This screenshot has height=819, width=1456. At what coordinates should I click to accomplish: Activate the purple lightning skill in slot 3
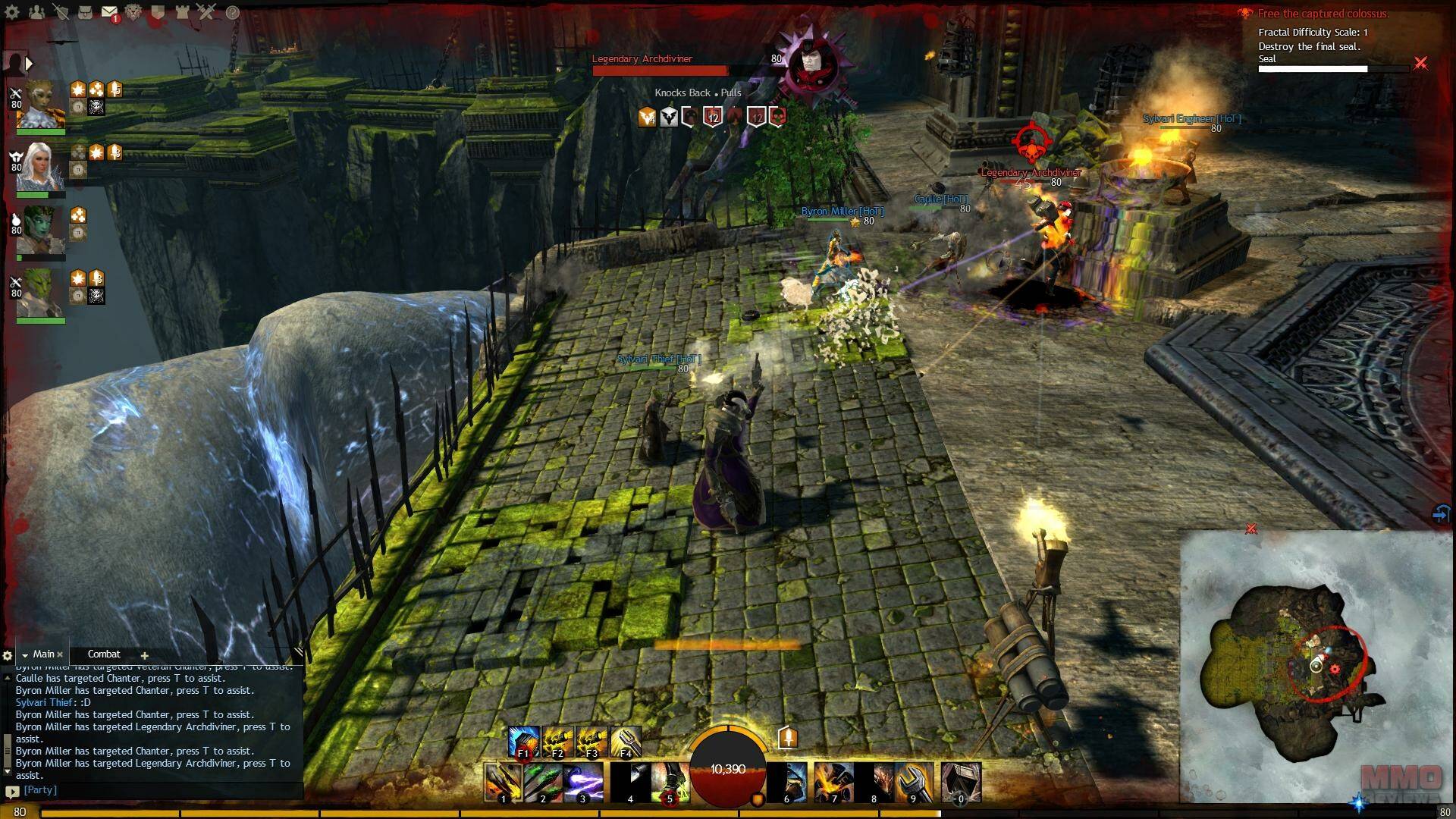[x=583, y=782]
